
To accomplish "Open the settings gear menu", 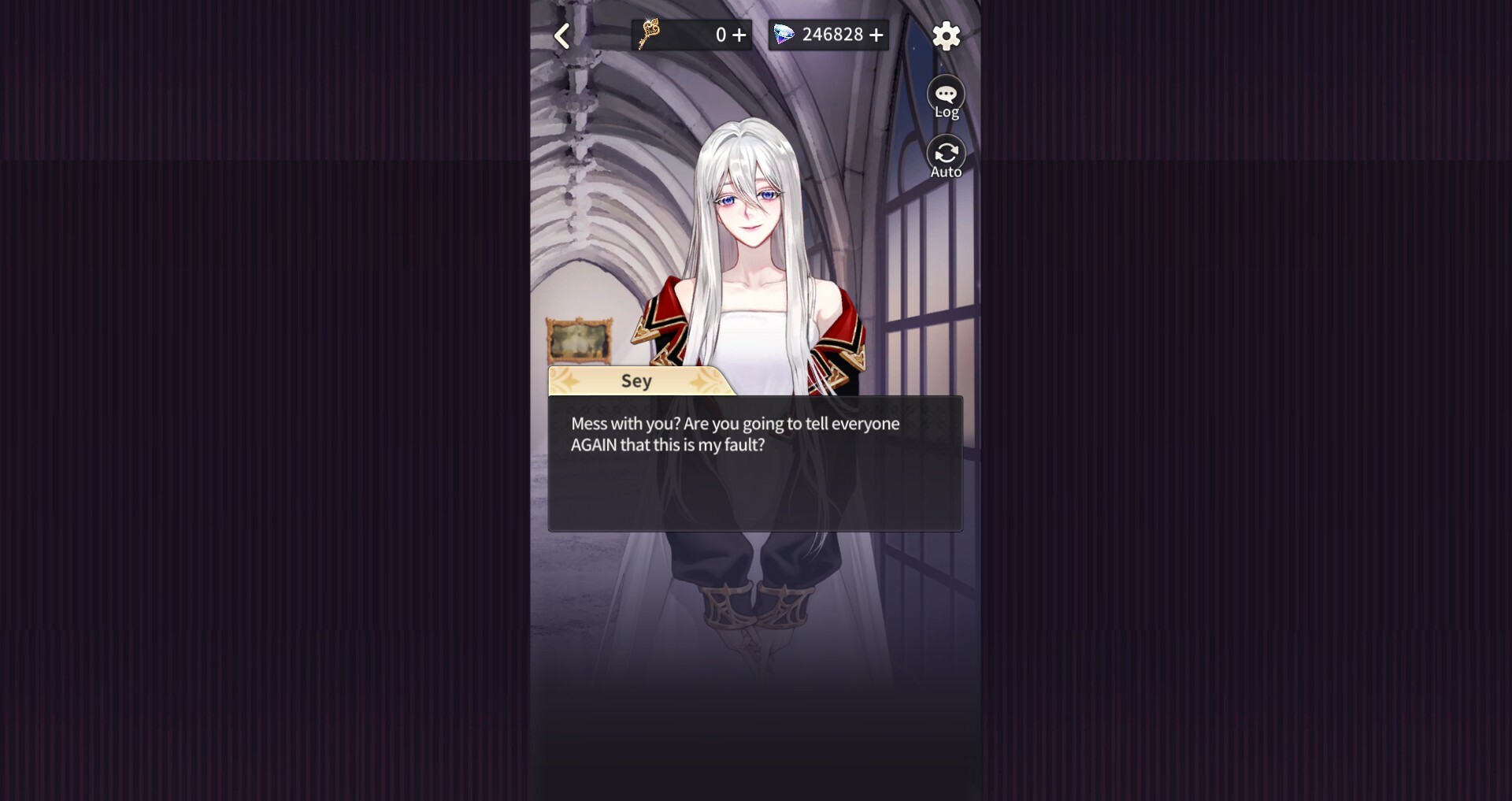I will pyautogui.click(x=945, y=35).
